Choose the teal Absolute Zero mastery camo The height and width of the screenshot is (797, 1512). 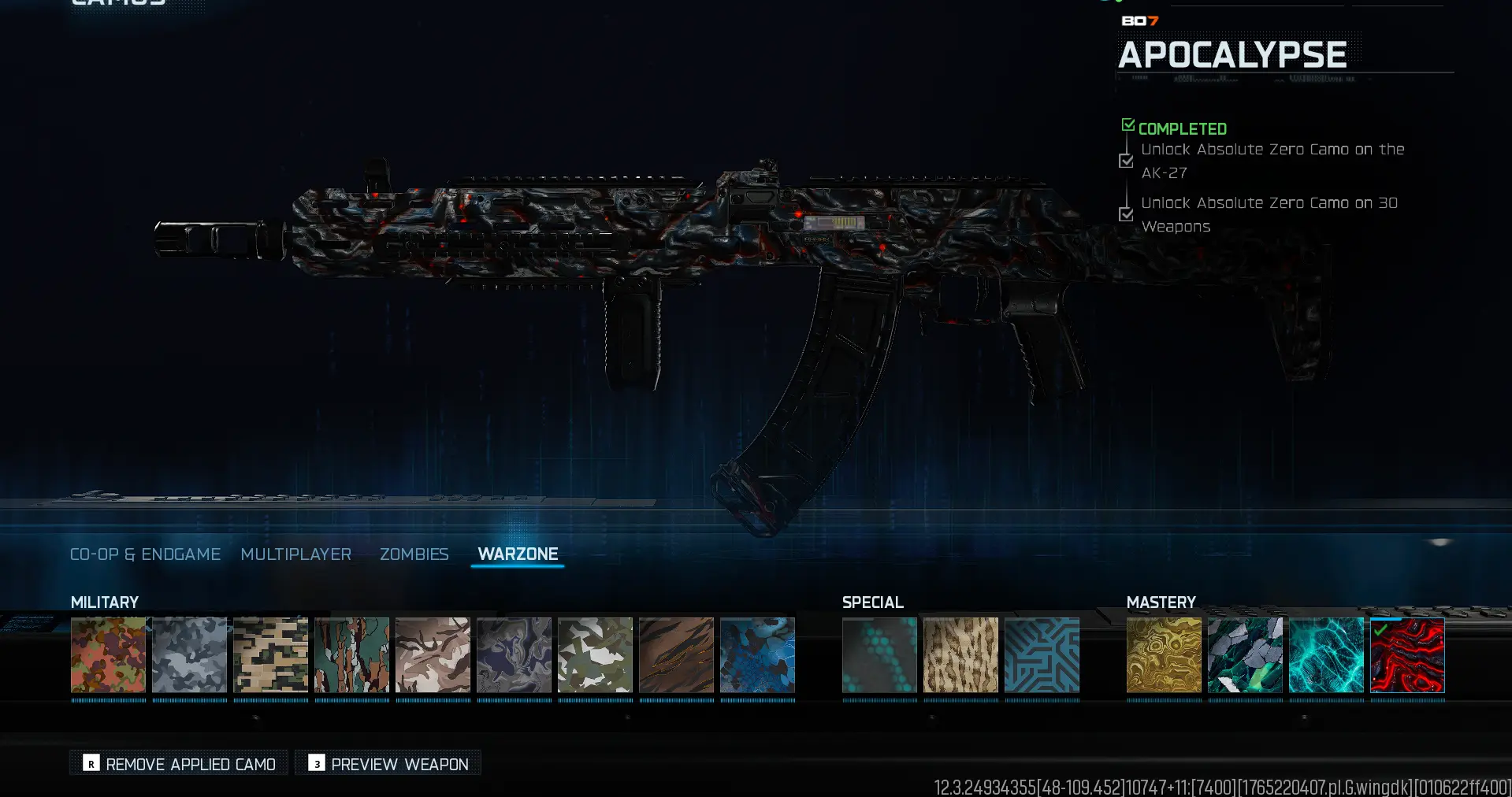click(1327, 656)
